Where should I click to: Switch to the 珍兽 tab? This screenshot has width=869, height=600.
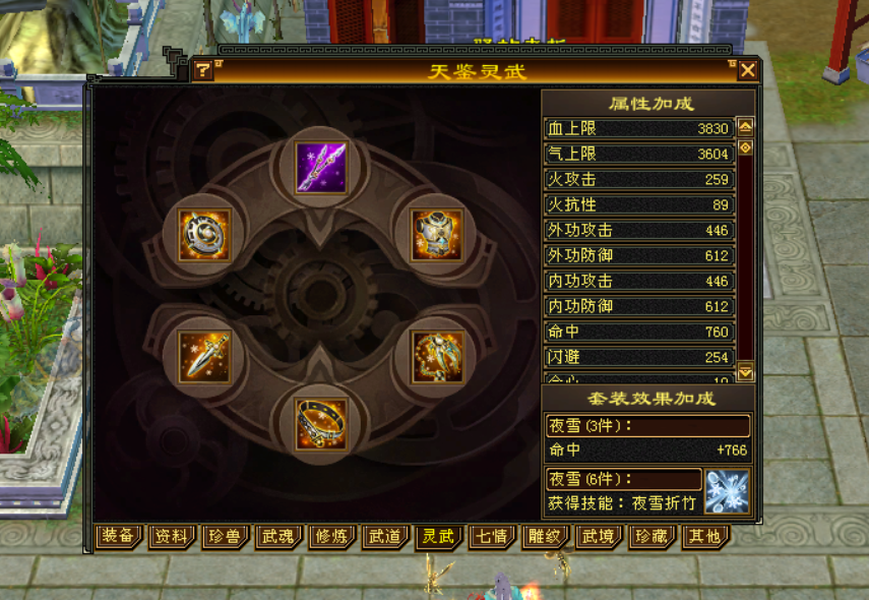coord(224,537)
